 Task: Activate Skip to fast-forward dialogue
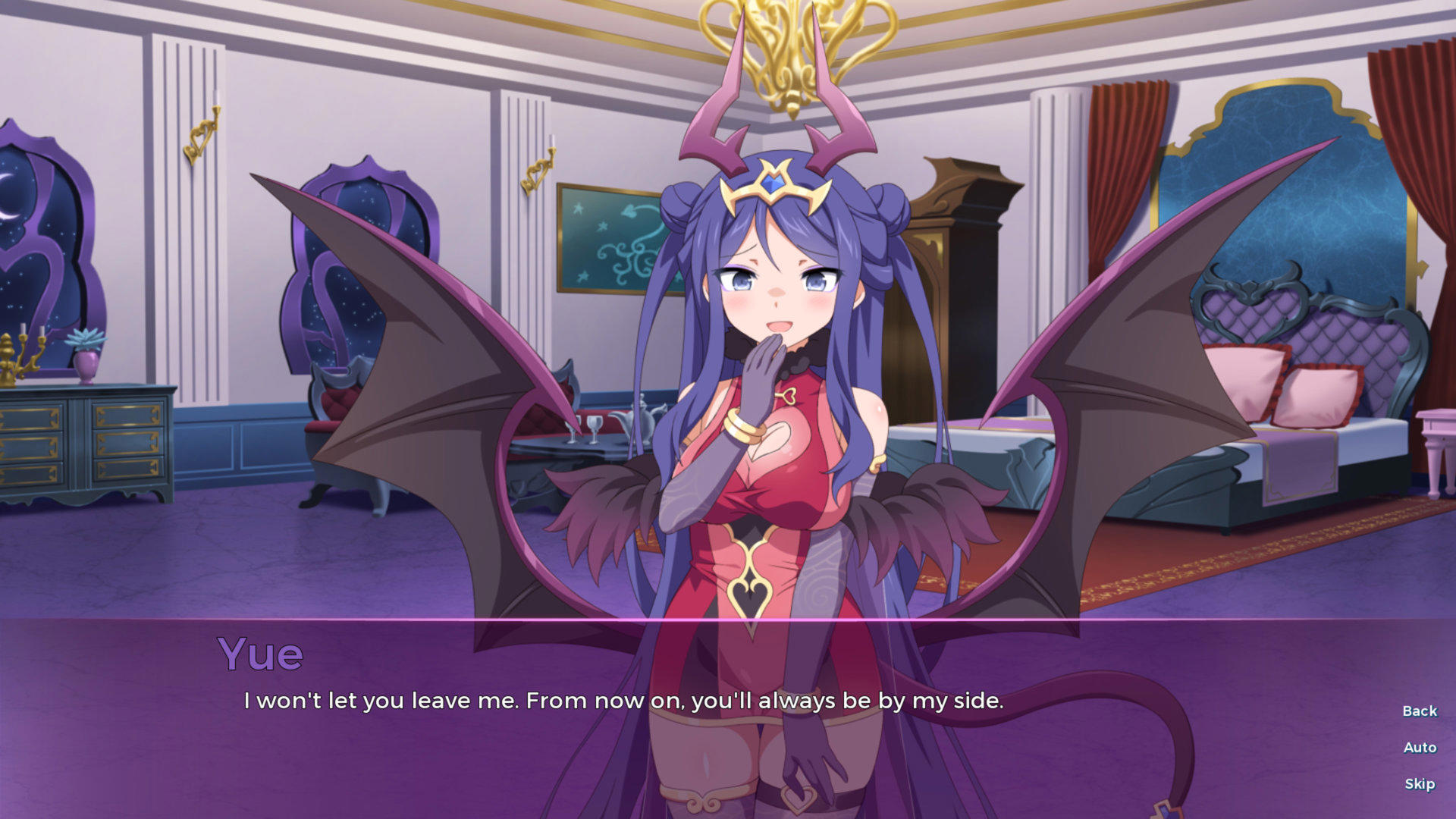pos(1420,783)
